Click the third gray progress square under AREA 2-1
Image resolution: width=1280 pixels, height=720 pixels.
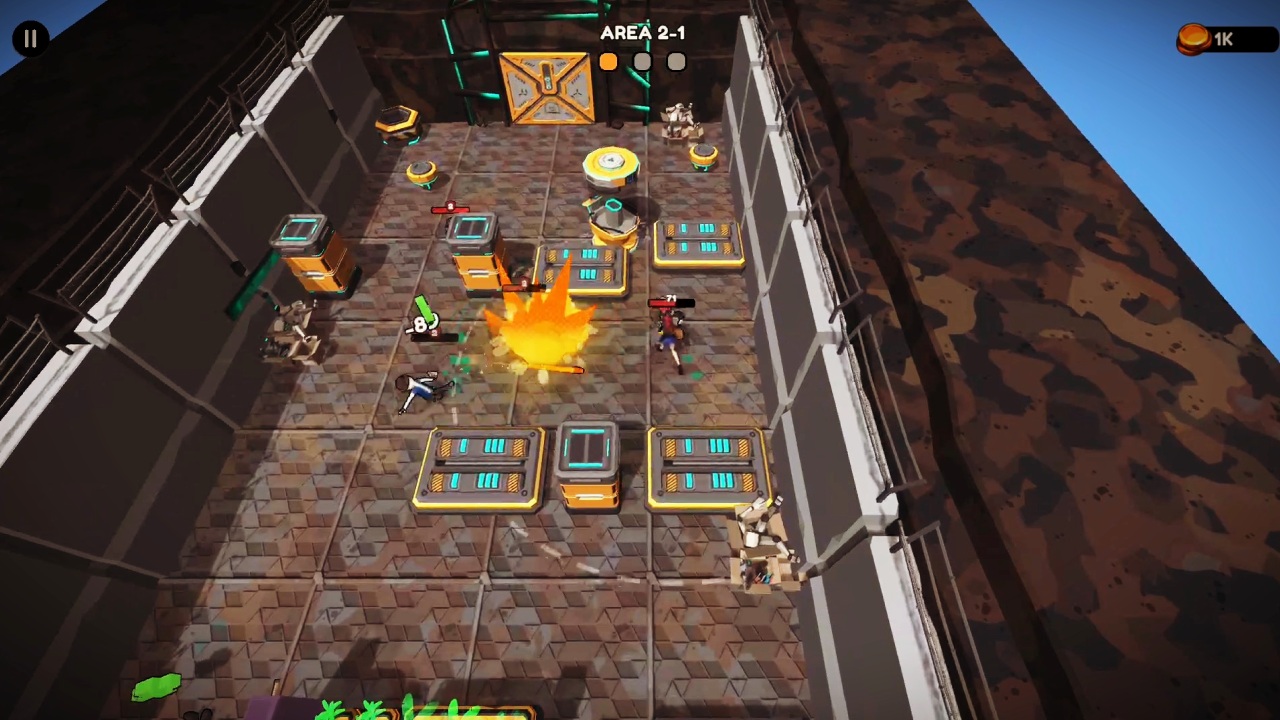coord(675,62)
